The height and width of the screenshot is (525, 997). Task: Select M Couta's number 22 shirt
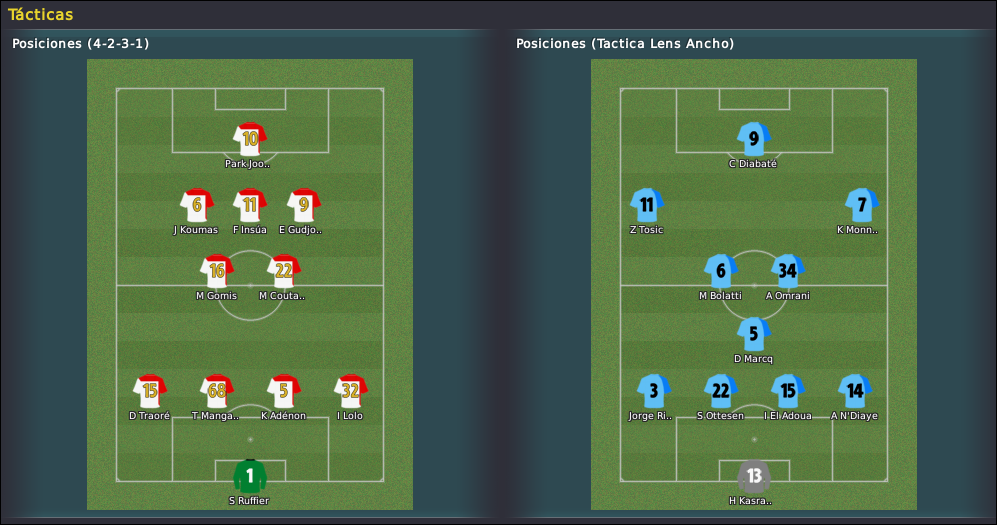pos(284,271)
